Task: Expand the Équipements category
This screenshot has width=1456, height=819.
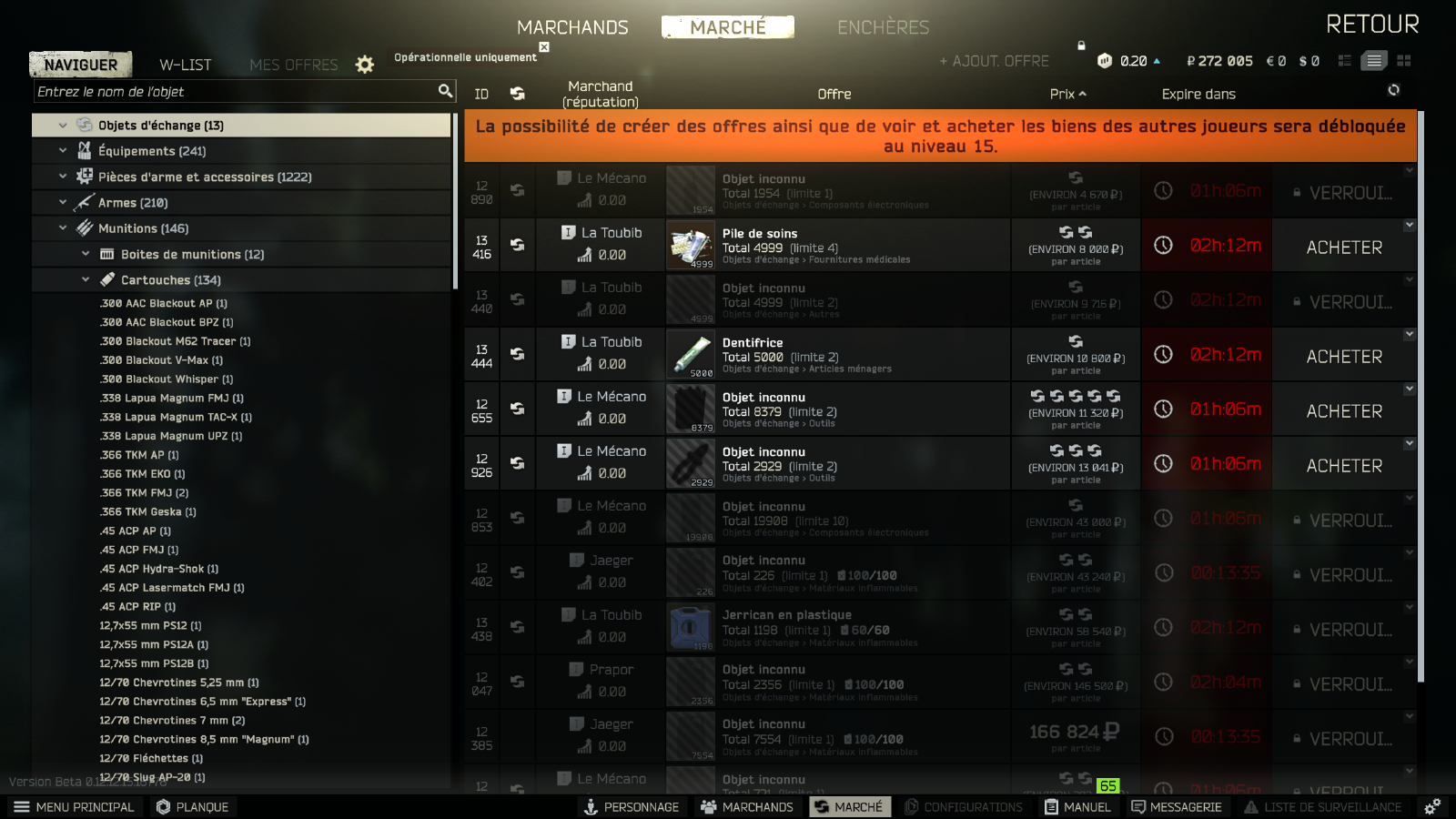Action: (x=62, y=150)
